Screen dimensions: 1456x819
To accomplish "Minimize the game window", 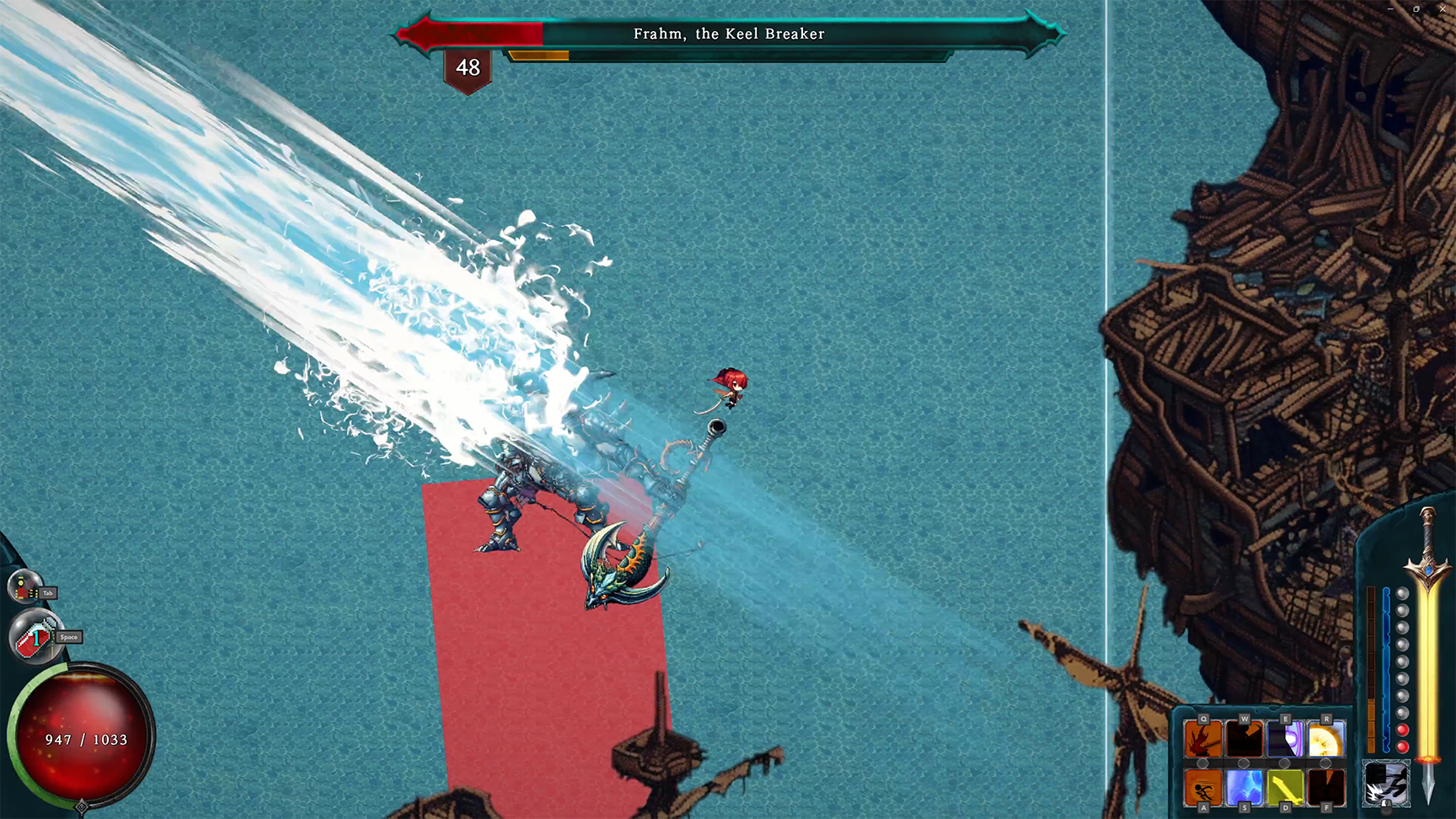I will pos(1390,8).
